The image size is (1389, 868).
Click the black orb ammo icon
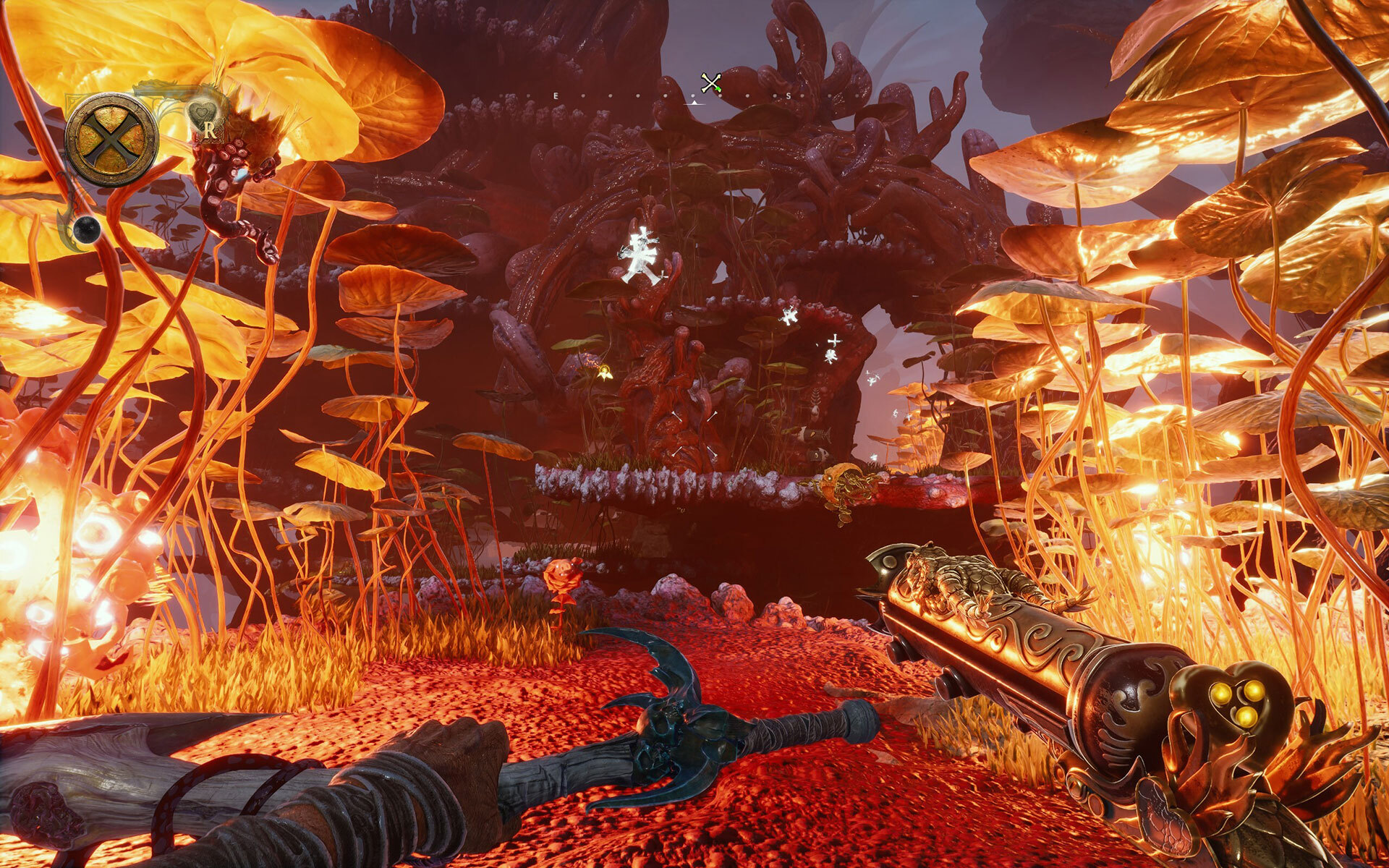(x=86, y=228)
